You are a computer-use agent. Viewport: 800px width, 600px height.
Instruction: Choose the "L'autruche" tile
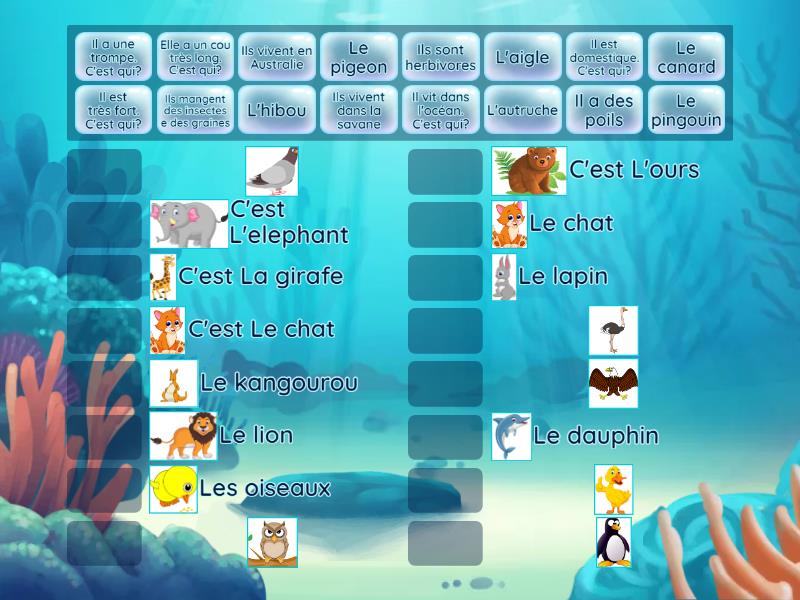(523, 110)
